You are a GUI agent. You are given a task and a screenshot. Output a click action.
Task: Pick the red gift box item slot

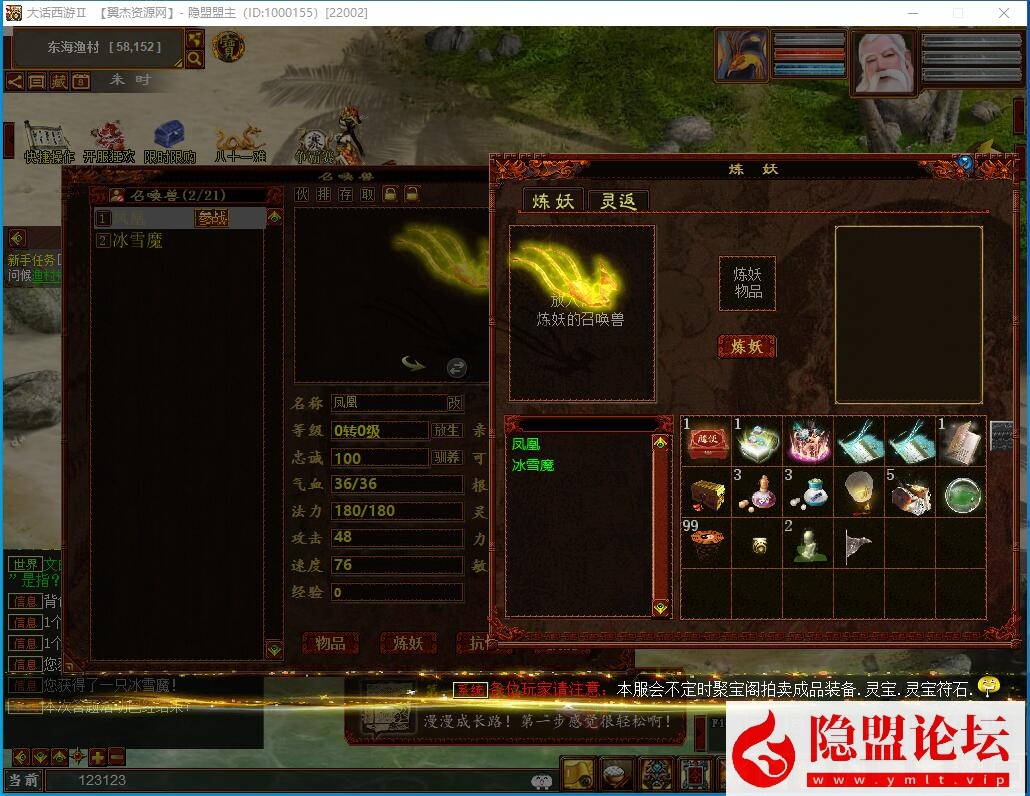click(707, 441)
